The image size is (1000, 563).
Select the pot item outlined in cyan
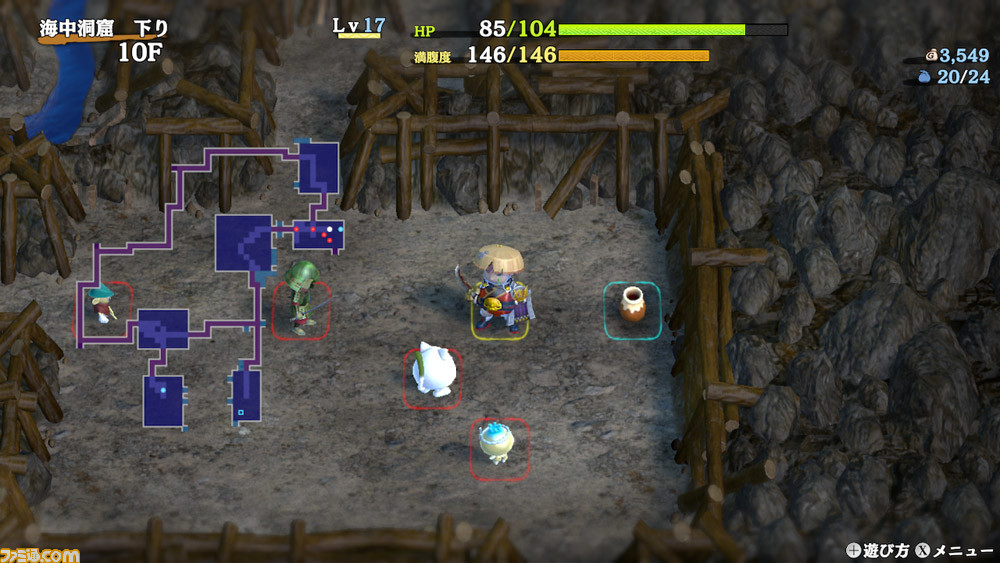[632, 307]
